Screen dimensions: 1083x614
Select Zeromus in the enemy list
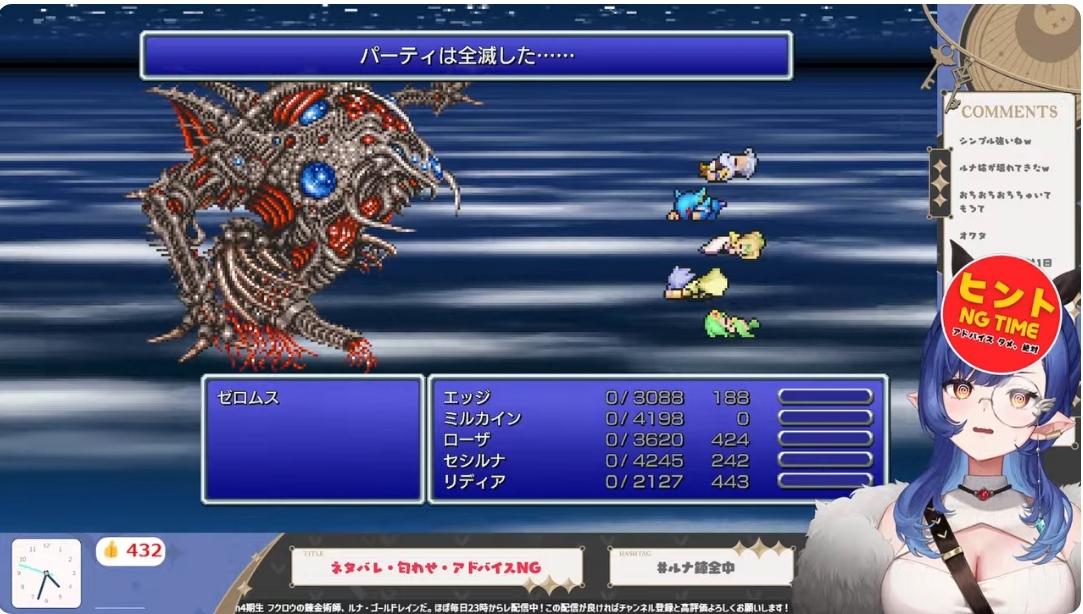point(249,398)
